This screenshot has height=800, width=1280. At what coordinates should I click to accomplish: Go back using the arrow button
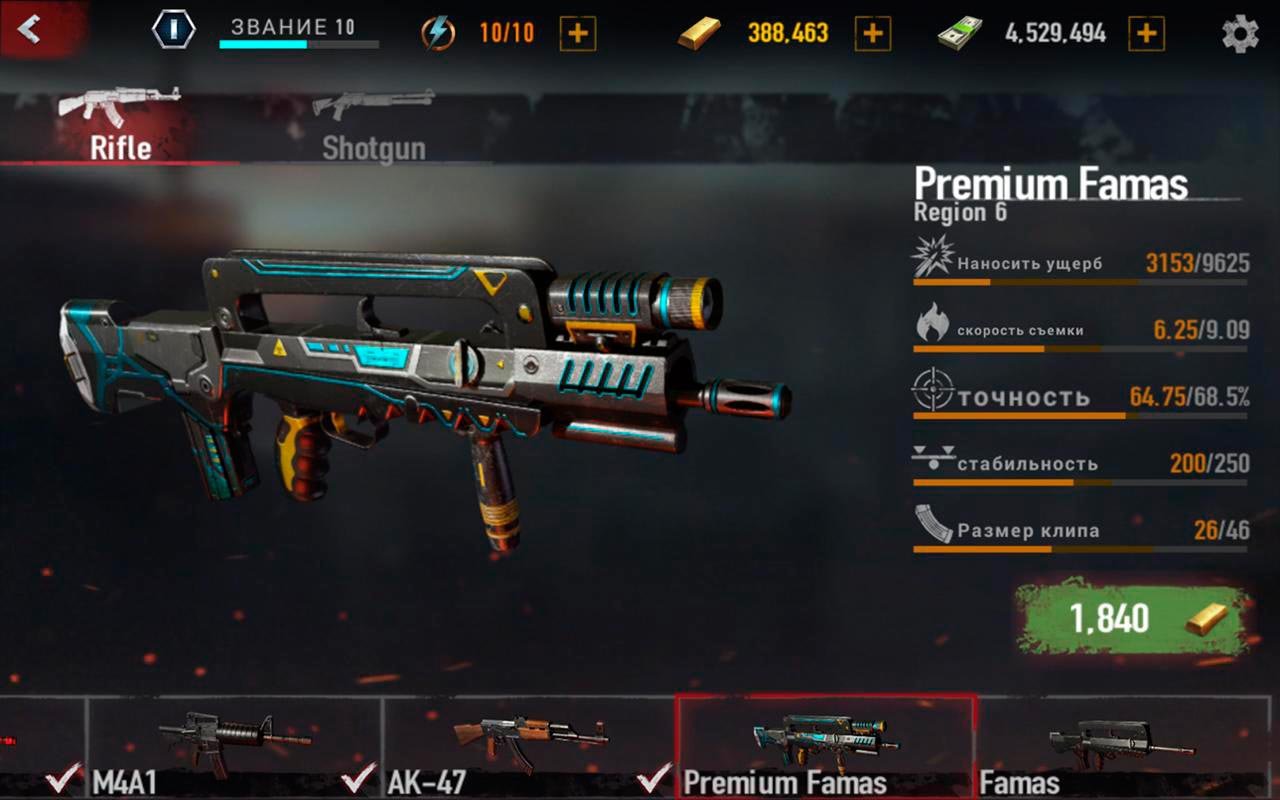click(x=30, y=29)
